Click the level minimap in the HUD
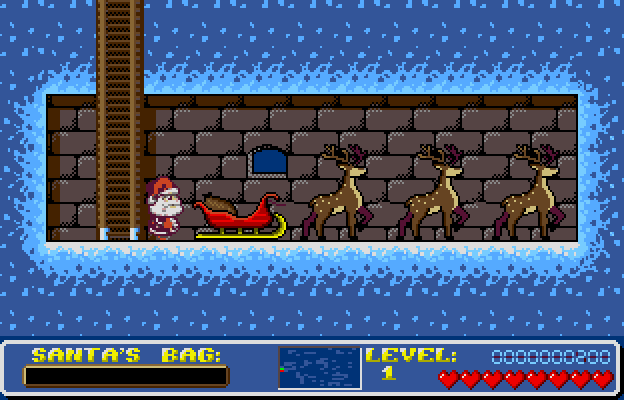Screen dimensions: 624x400 [319, 368]
